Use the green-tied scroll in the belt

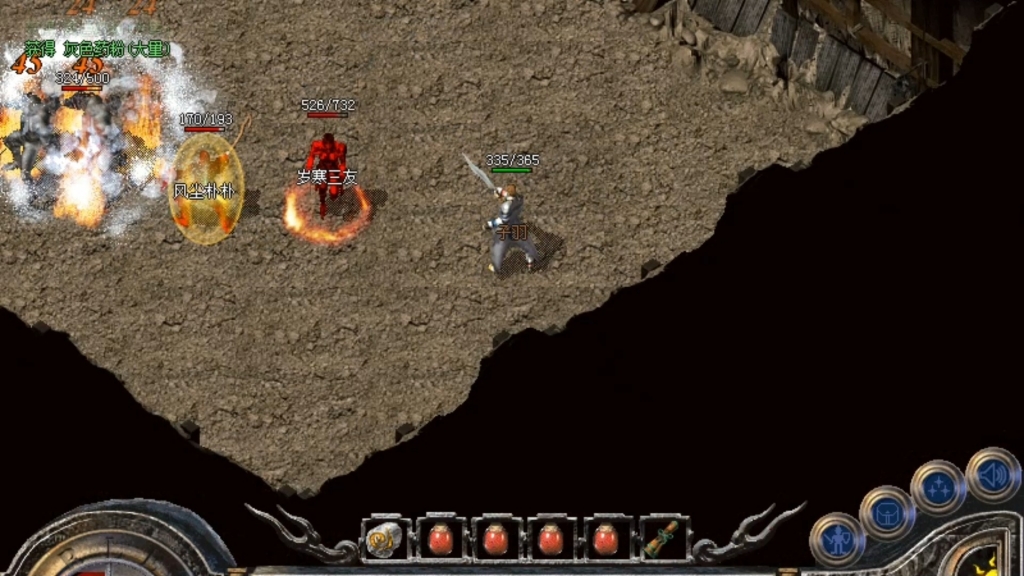(x=662, y=539)
